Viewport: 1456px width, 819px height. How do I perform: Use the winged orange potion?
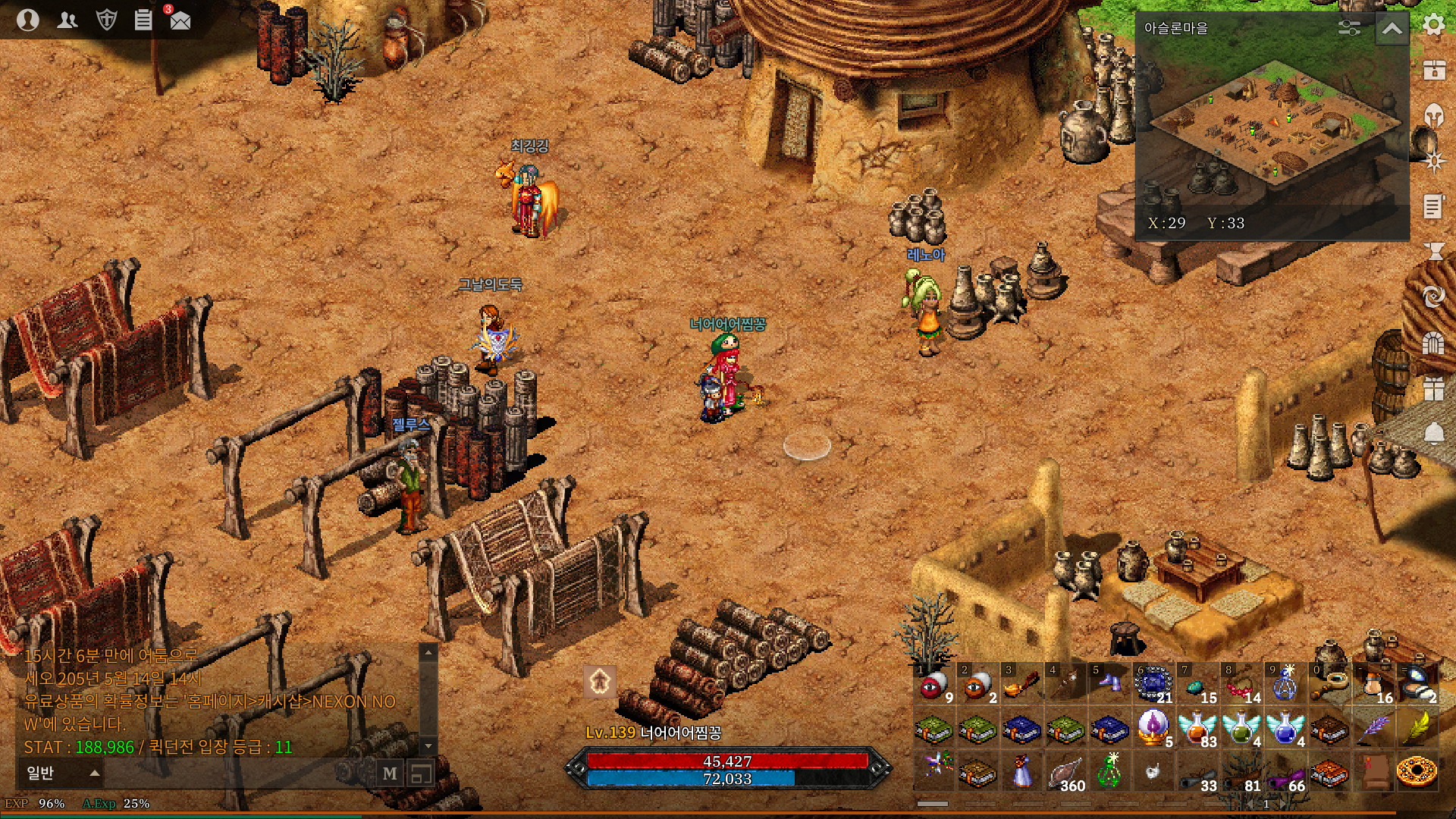tap(1197, 729)
